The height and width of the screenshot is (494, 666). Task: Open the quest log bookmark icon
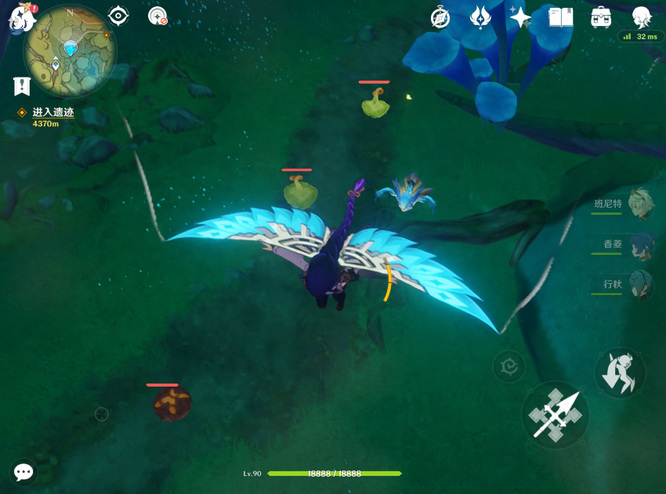click(22, 86)
